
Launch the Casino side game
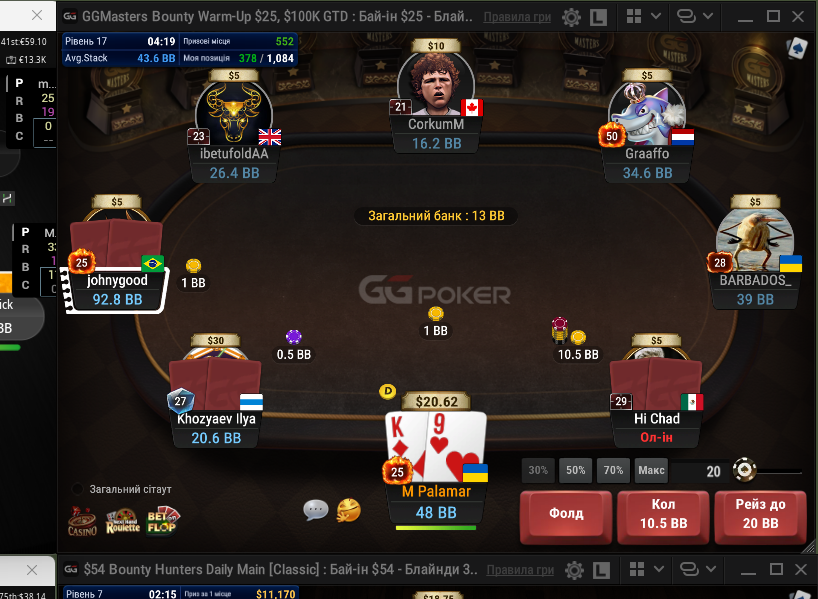point(83,520)
